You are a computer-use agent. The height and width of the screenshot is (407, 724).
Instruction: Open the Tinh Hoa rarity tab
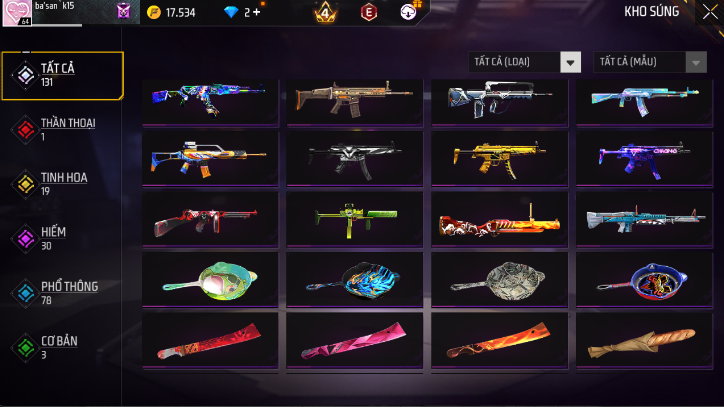pyautogui.click(x=62, y=183)
